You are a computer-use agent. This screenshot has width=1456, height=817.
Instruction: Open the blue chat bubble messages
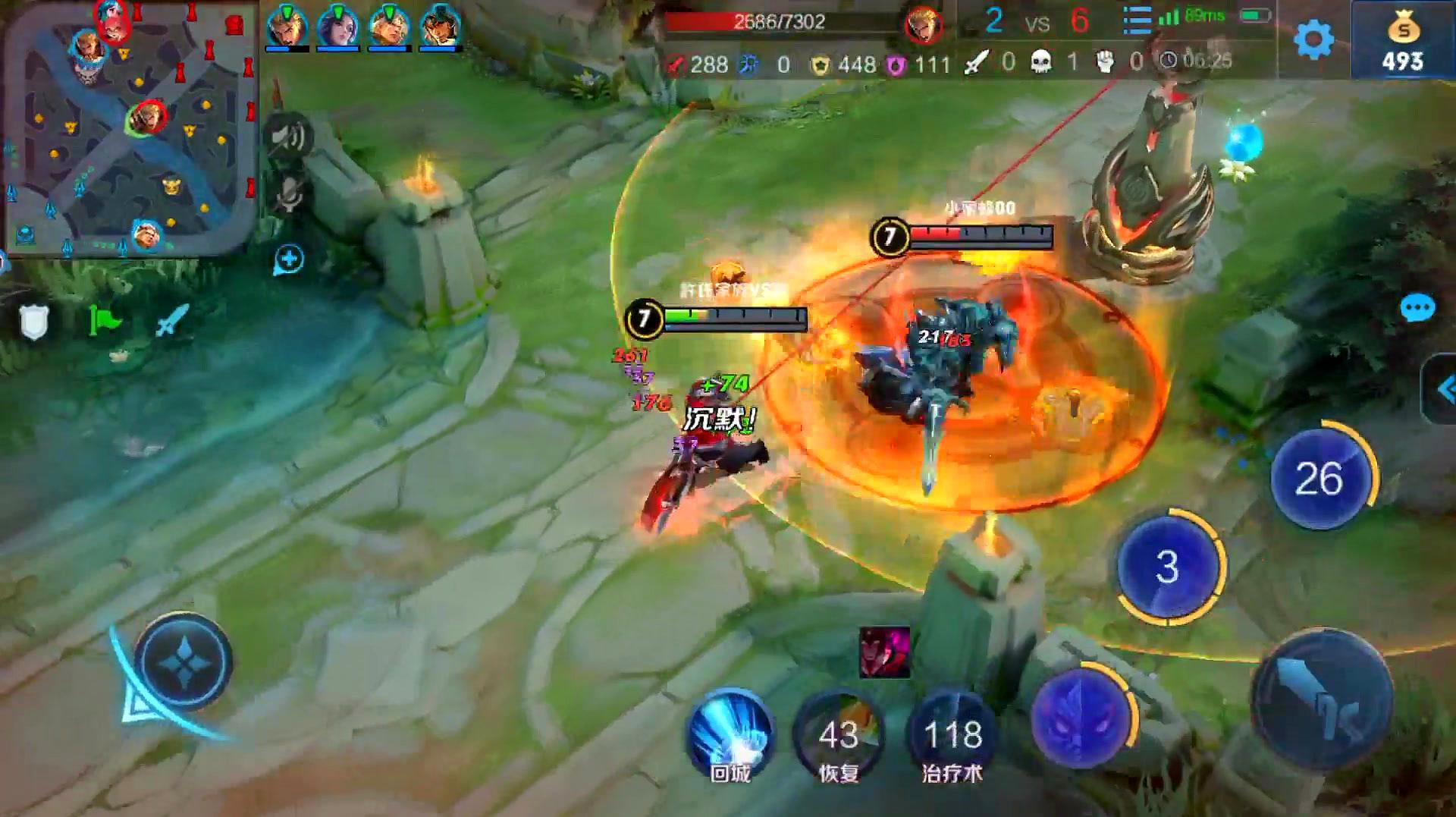pyautogui.click(x=1417, y=309)
